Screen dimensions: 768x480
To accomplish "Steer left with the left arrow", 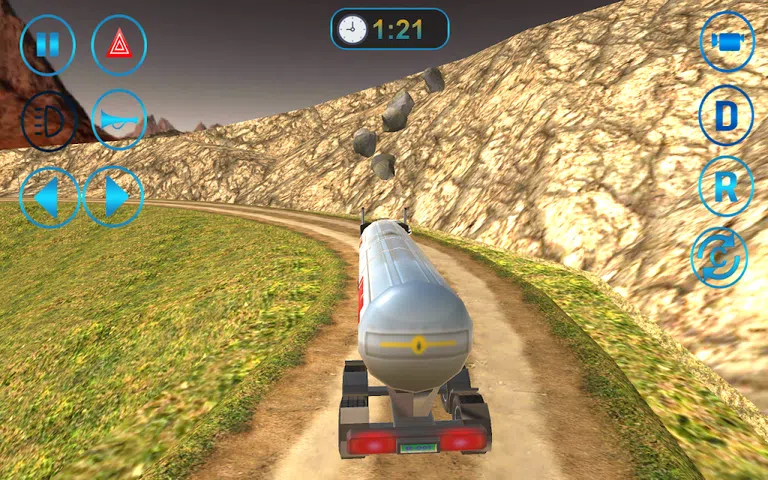I will click(x=48, y=197).
